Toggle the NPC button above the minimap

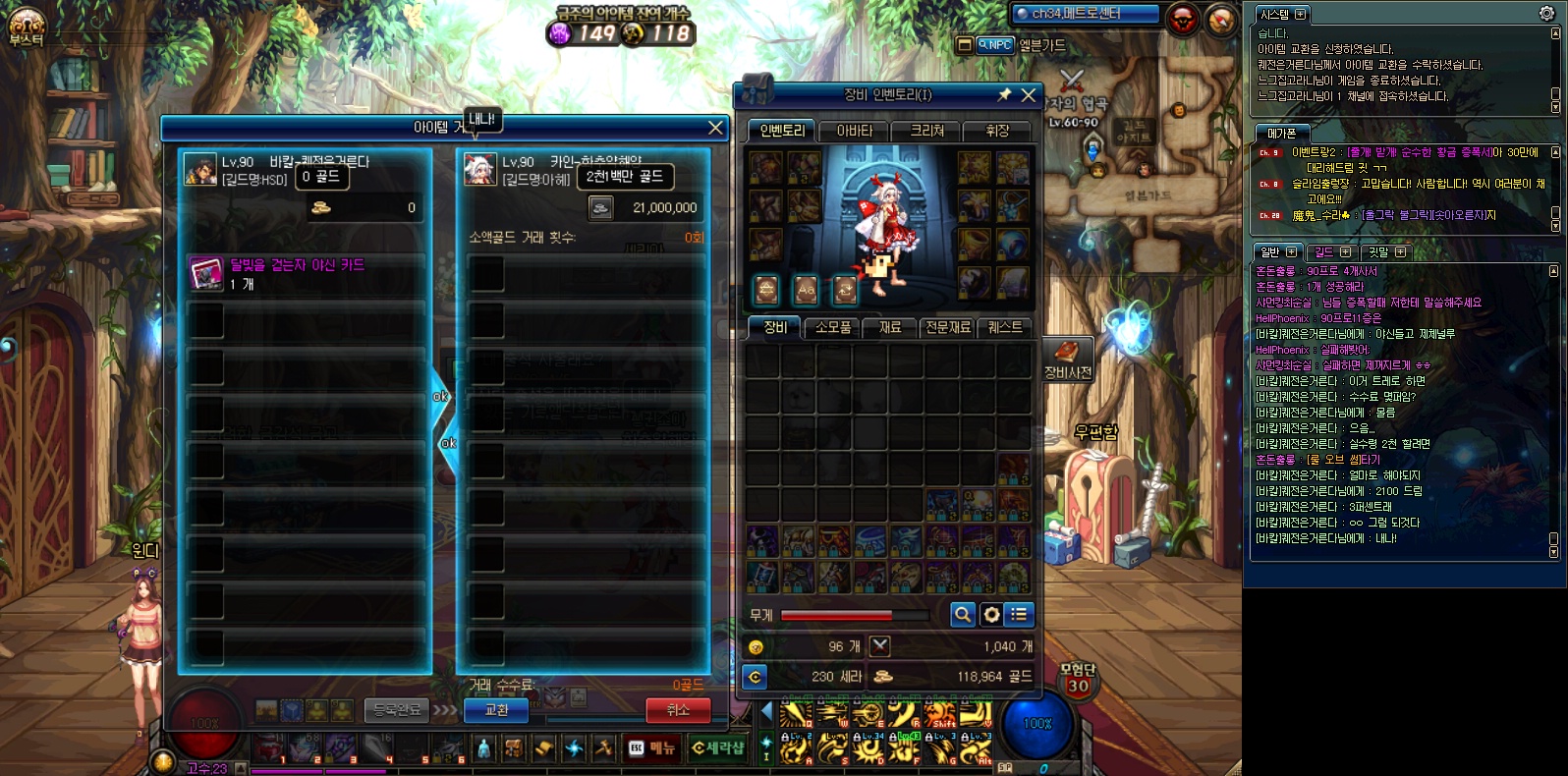(x=996, y=45)
